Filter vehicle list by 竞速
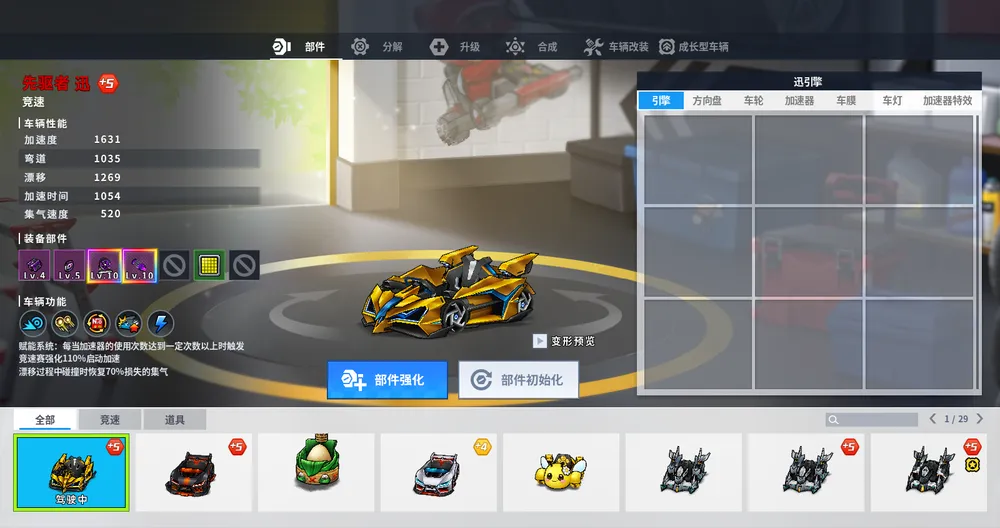Image resolution: width=1000 pixels, height=528 pixels. click(110, 420)
